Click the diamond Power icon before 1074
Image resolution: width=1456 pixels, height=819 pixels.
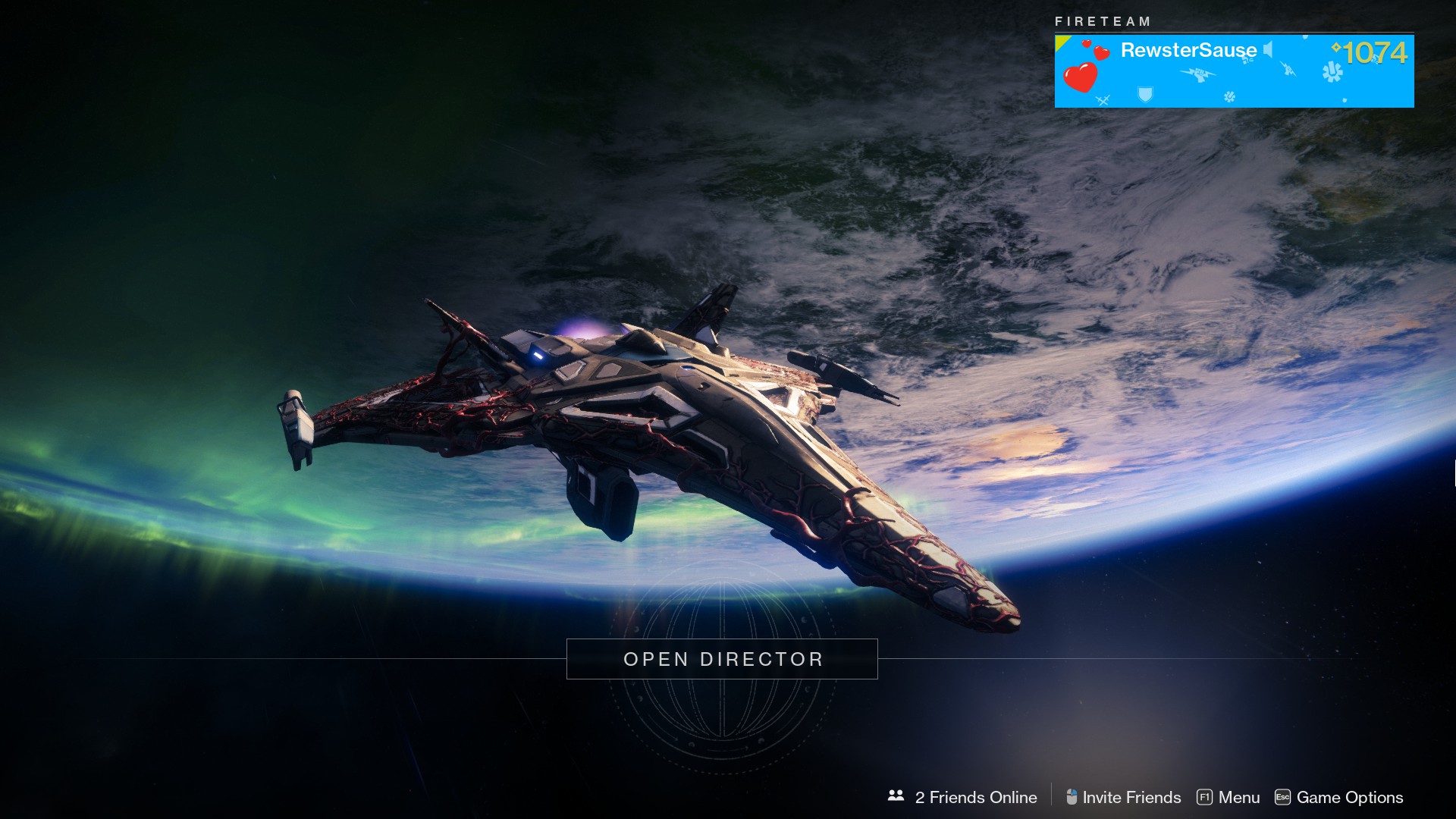point(1338,47)
